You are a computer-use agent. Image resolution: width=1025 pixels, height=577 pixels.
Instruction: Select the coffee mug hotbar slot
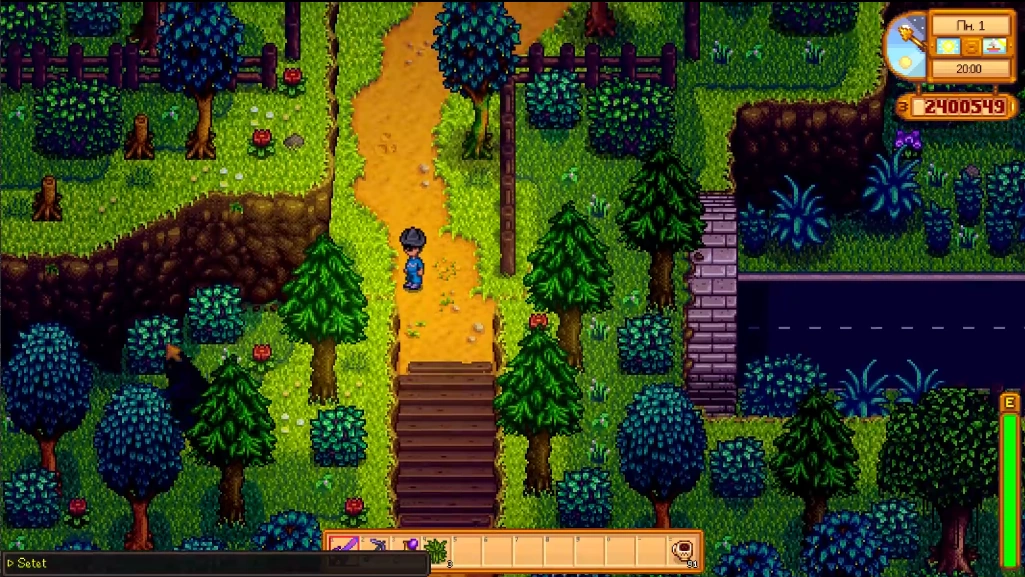point(683,549)
